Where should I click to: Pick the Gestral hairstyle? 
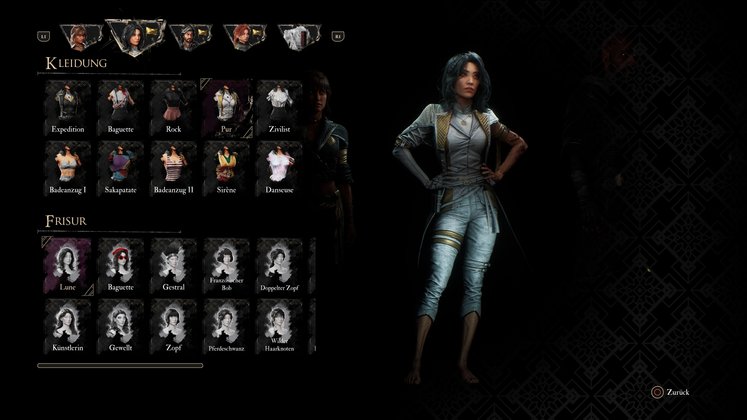coord(174,266)
